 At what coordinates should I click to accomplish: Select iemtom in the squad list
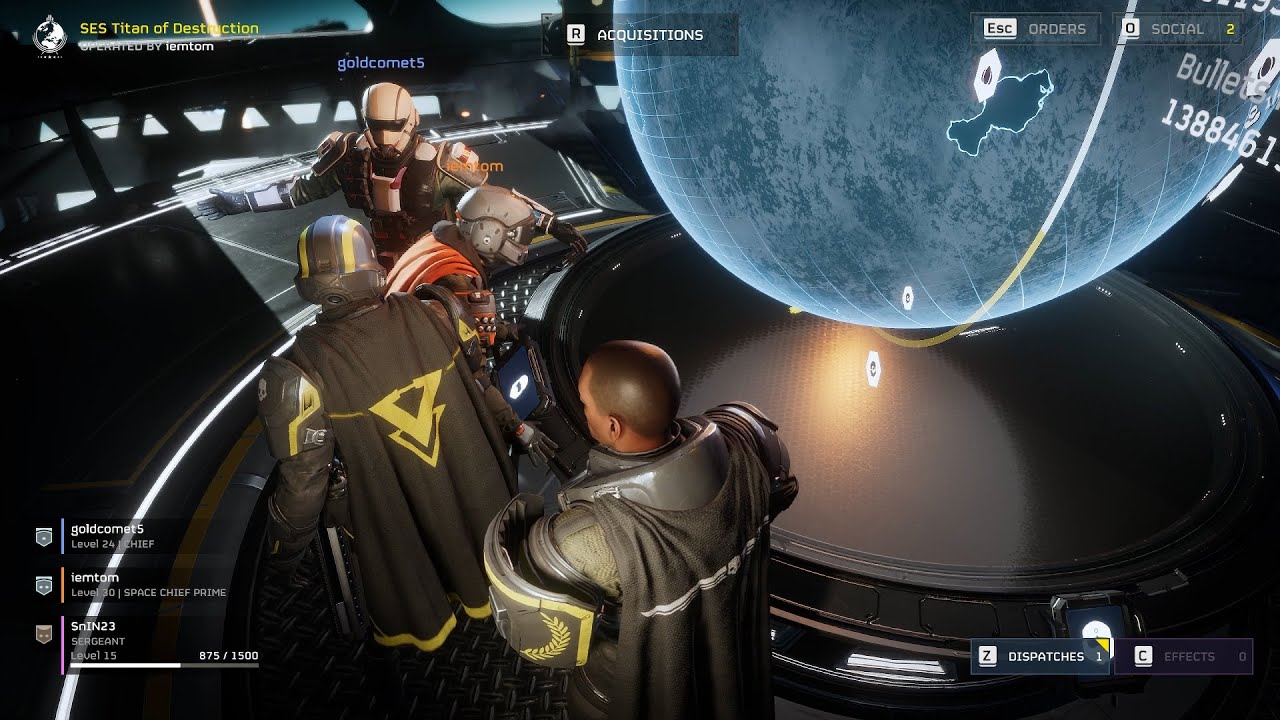tap(96, 584)
